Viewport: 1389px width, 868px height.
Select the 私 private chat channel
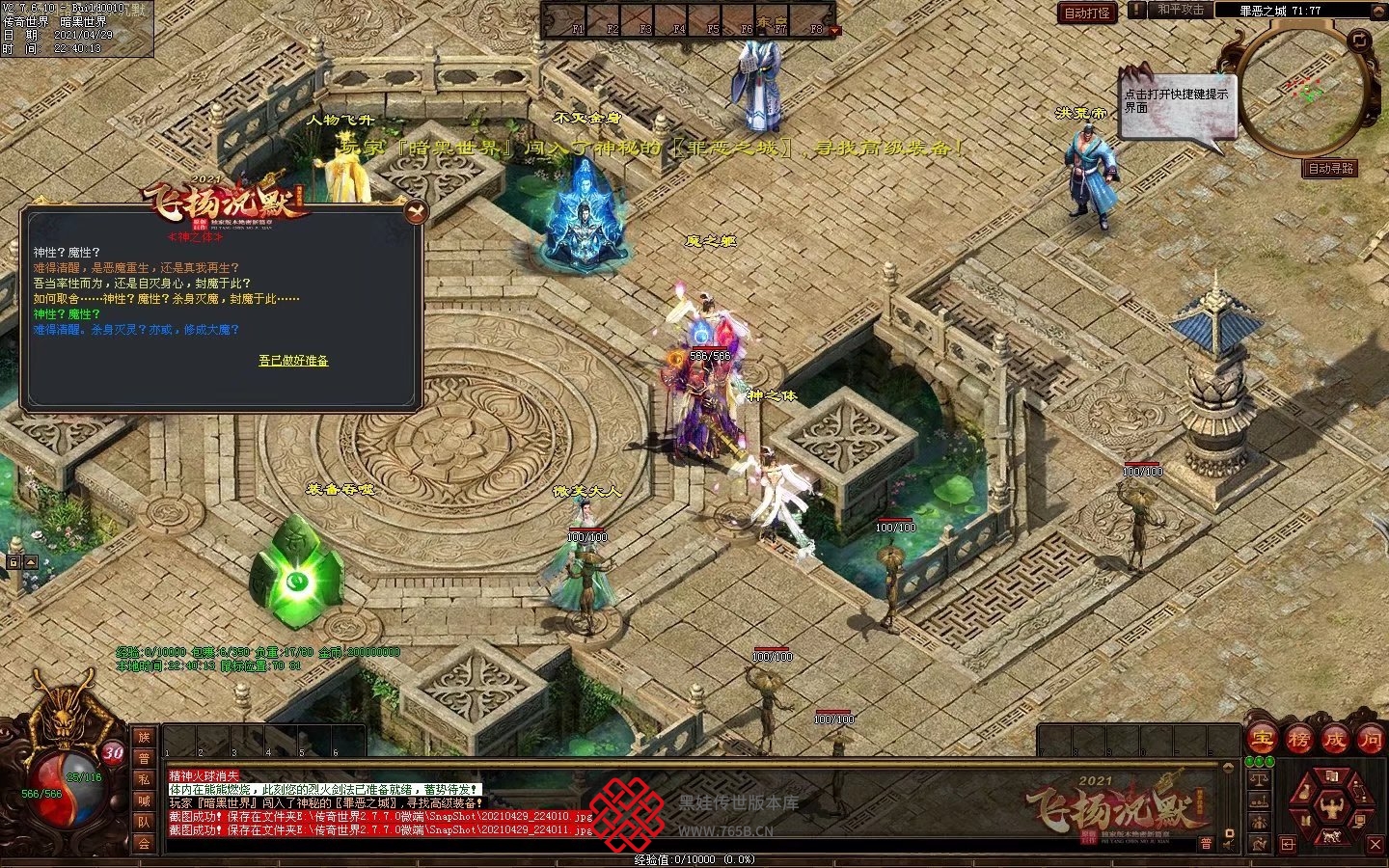click(x=144, y=780)
